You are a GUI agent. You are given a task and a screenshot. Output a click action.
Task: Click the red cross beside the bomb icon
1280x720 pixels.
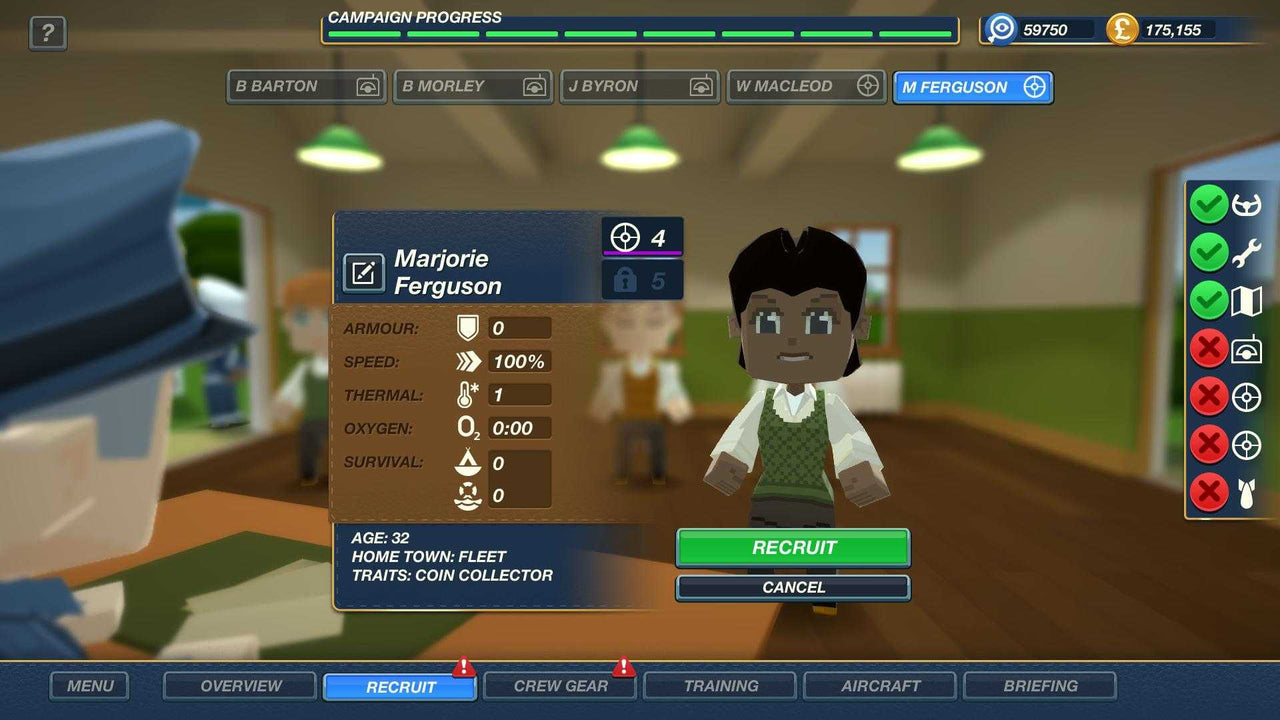[x=1210, y=491]
